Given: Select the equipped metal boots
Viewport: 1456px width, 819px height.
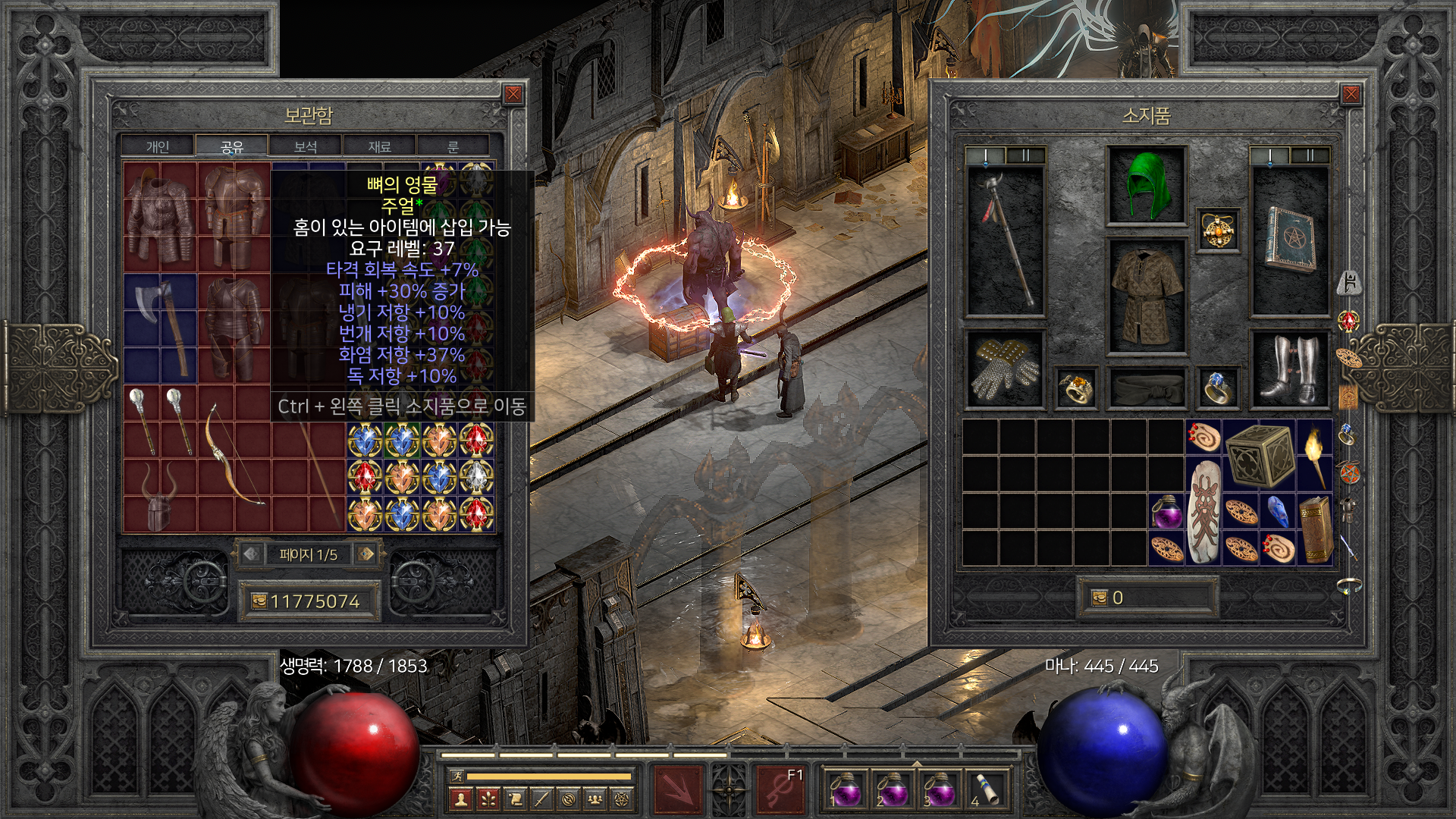Looking at the screenshot, I should point(1289,369).
